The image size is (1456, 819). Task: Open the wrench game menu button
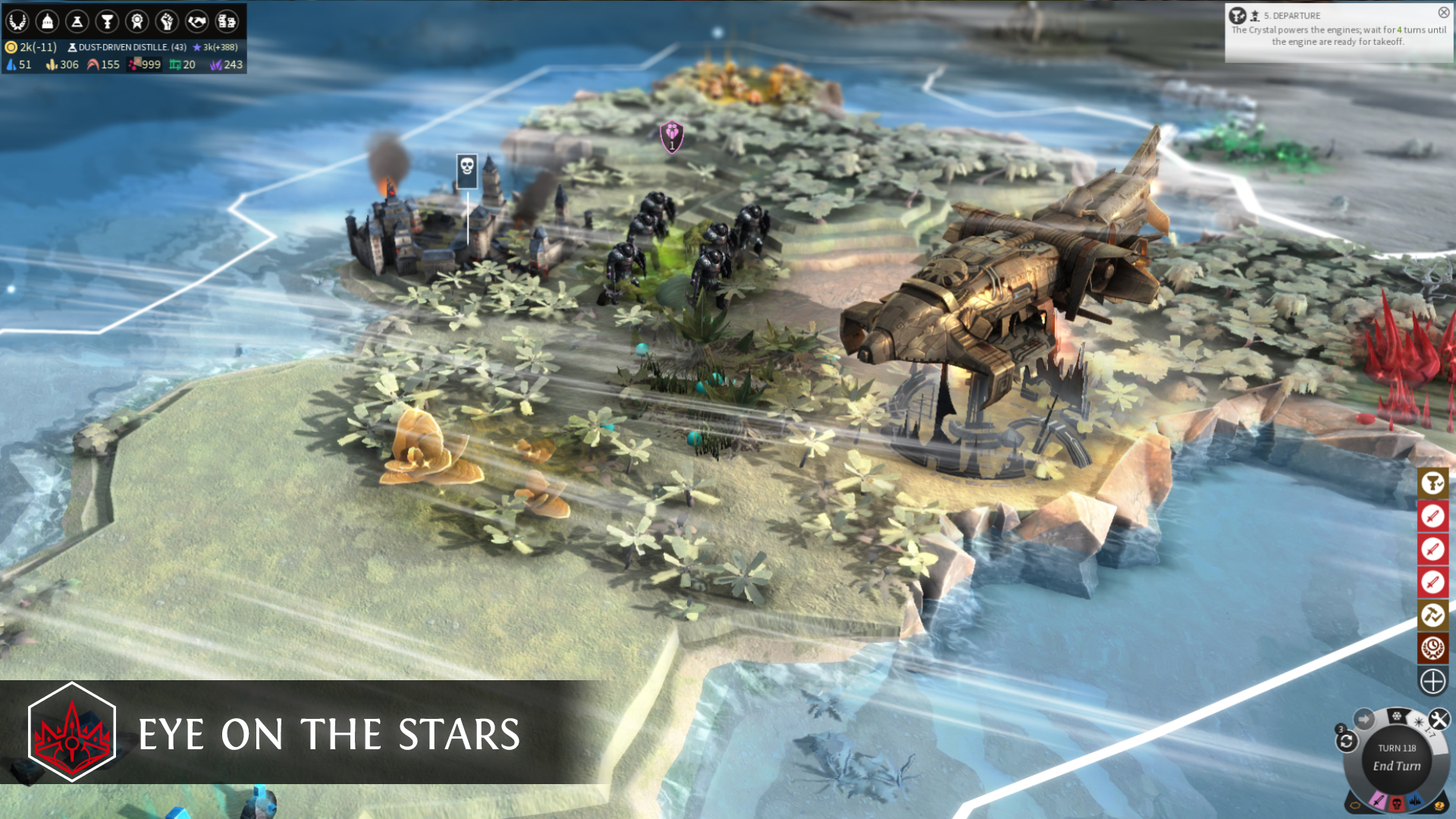pos(1439,719)
